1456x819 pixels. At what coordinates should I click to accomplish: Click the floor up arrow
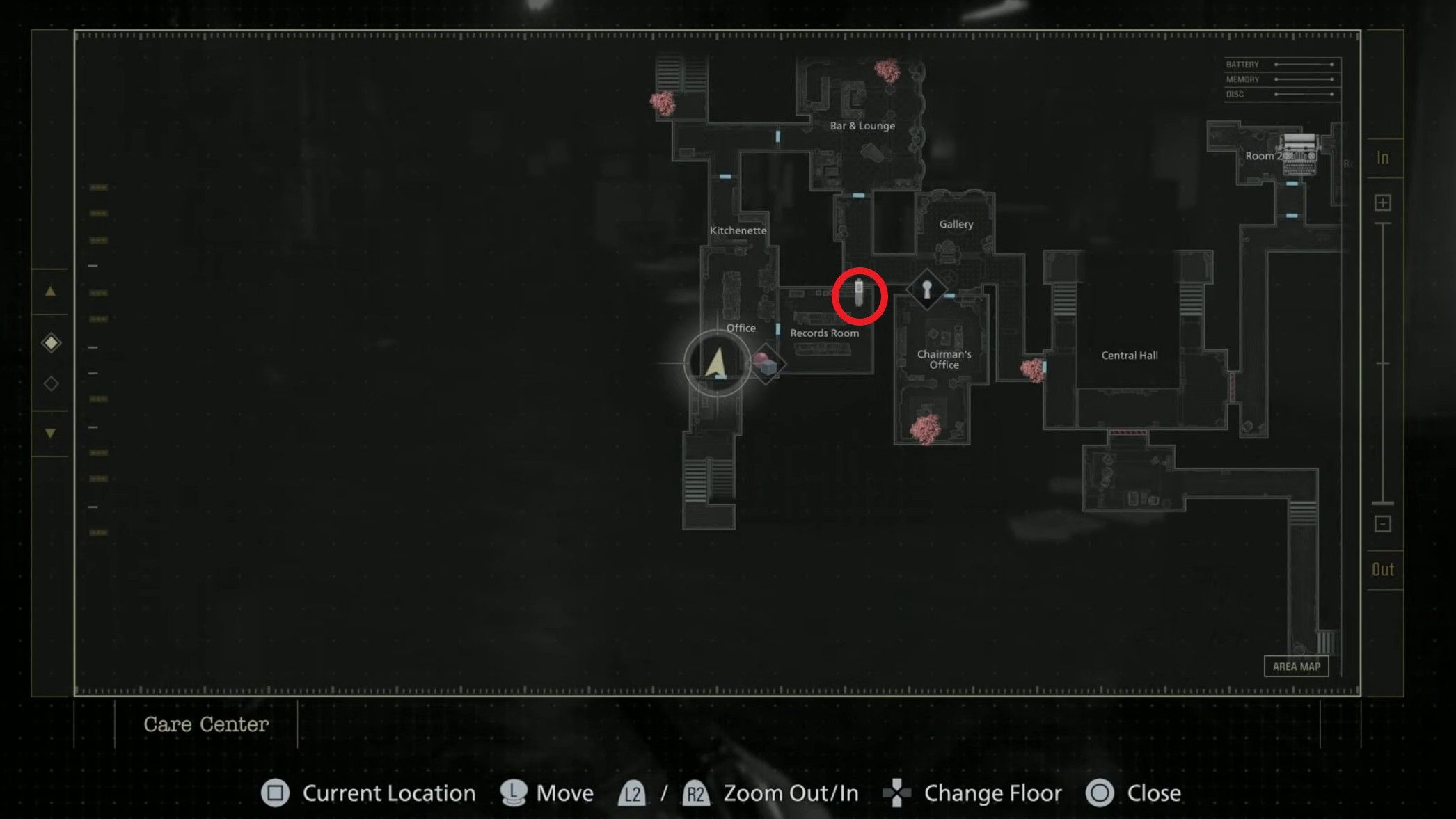tap(50, 292)
